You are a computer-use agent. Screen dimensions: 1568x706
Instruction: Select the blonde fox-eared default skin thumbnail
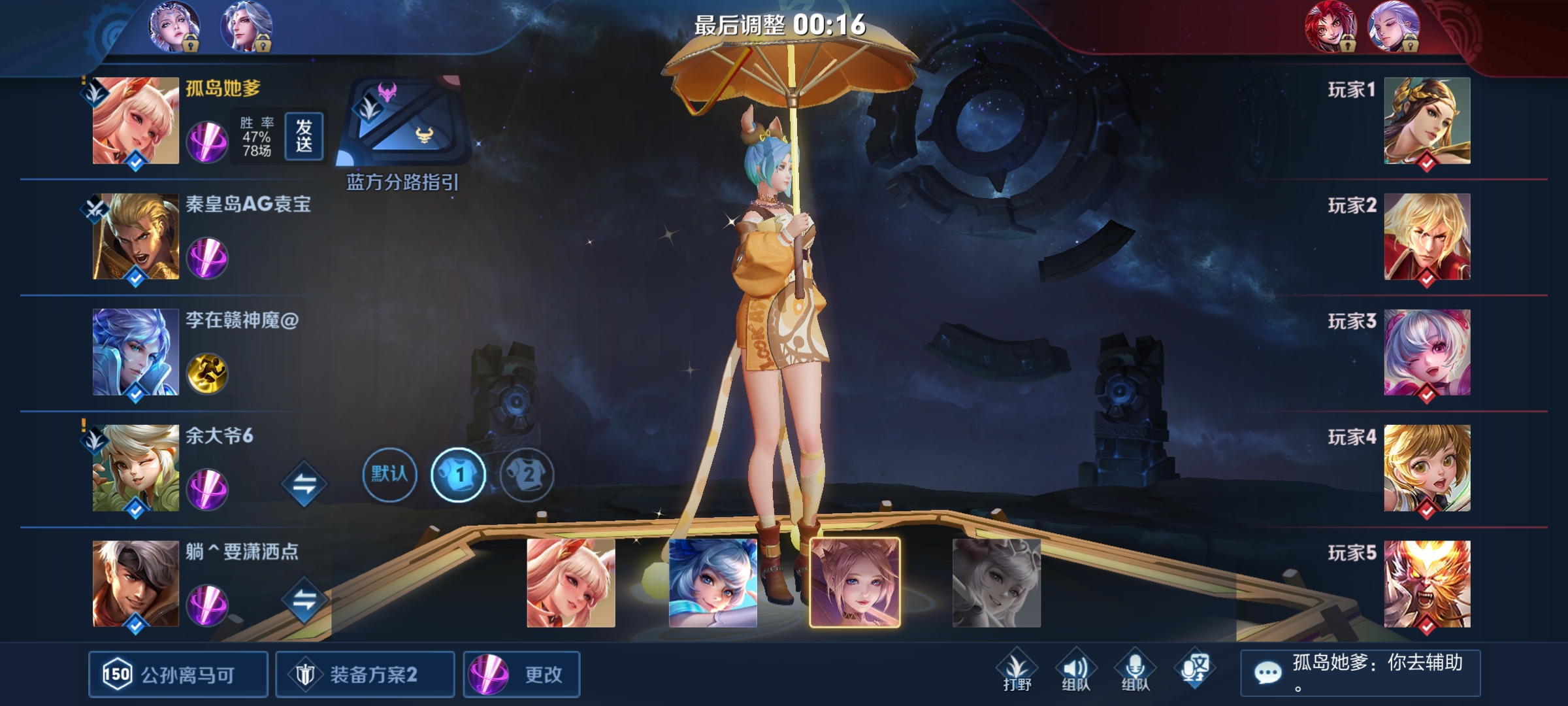pos(571,582)
